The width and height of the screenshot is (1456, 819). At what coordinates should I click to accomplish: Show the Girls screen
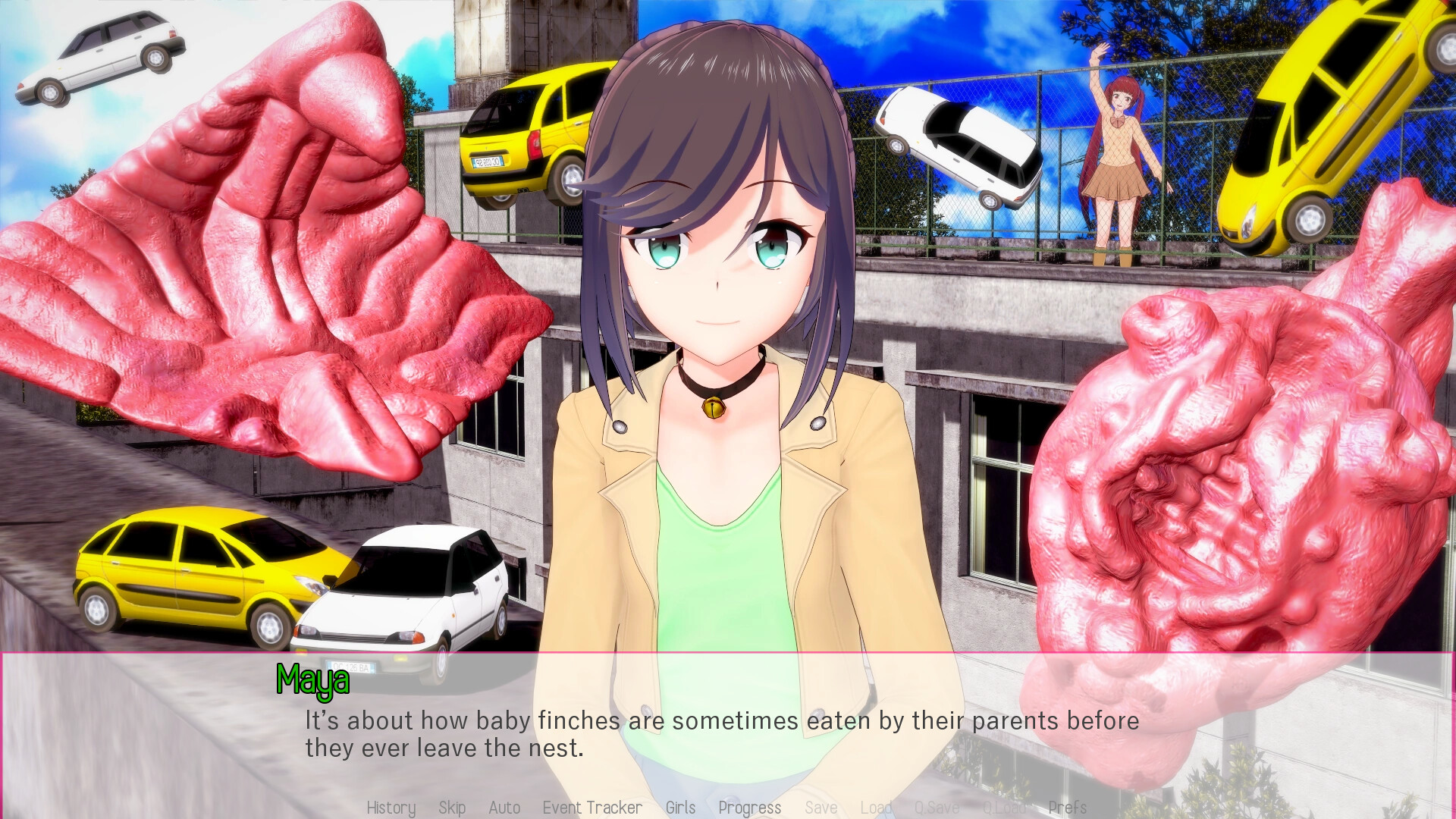(x=680, y=808)
